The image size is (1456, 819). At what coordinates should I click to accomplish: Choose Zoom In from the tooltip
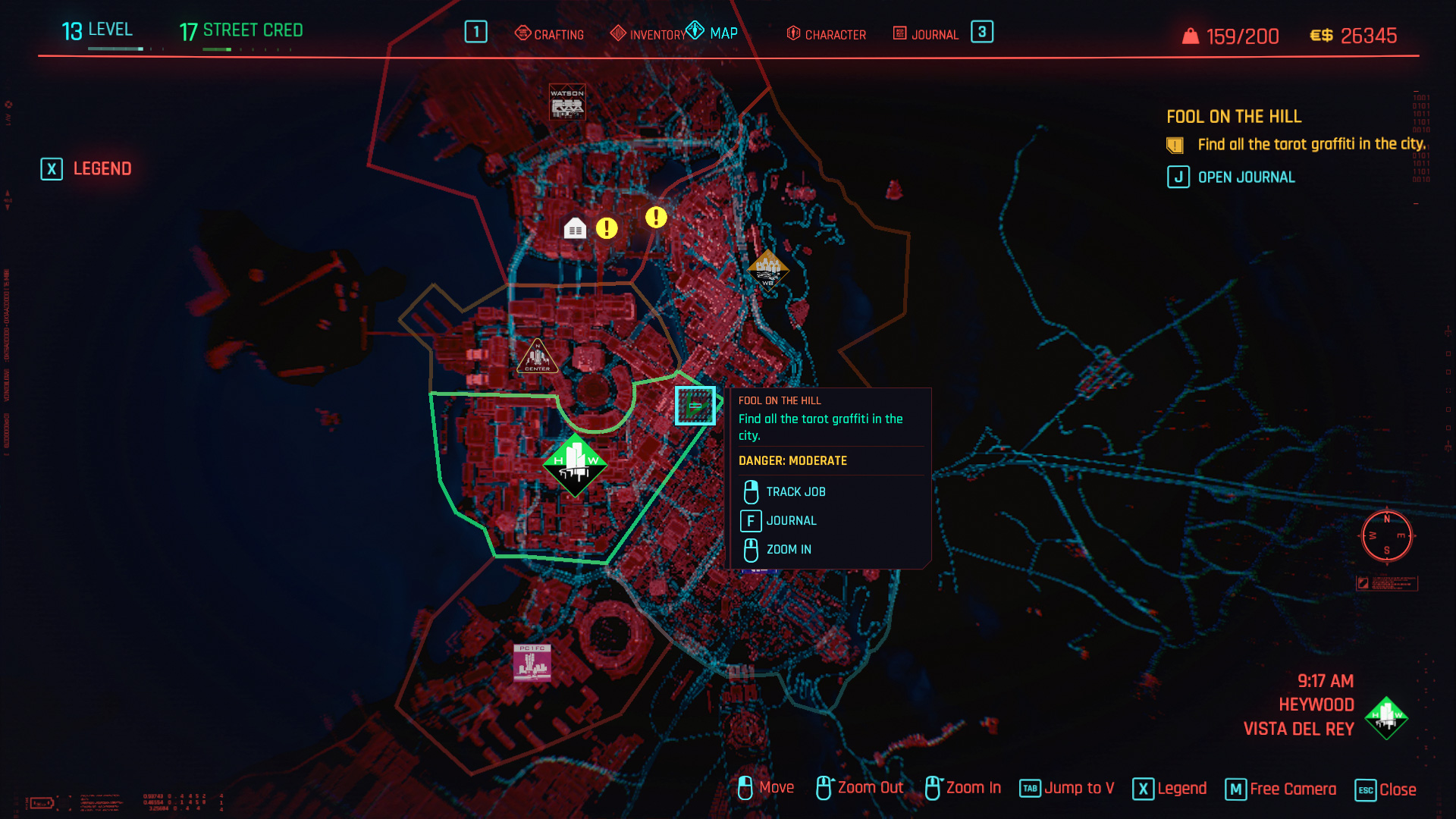point(789,550)
